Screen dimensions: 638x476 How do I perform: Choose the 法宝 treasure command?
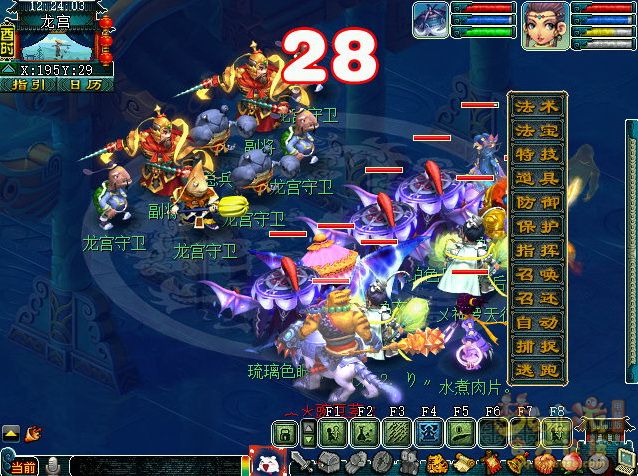coord(537,130)
